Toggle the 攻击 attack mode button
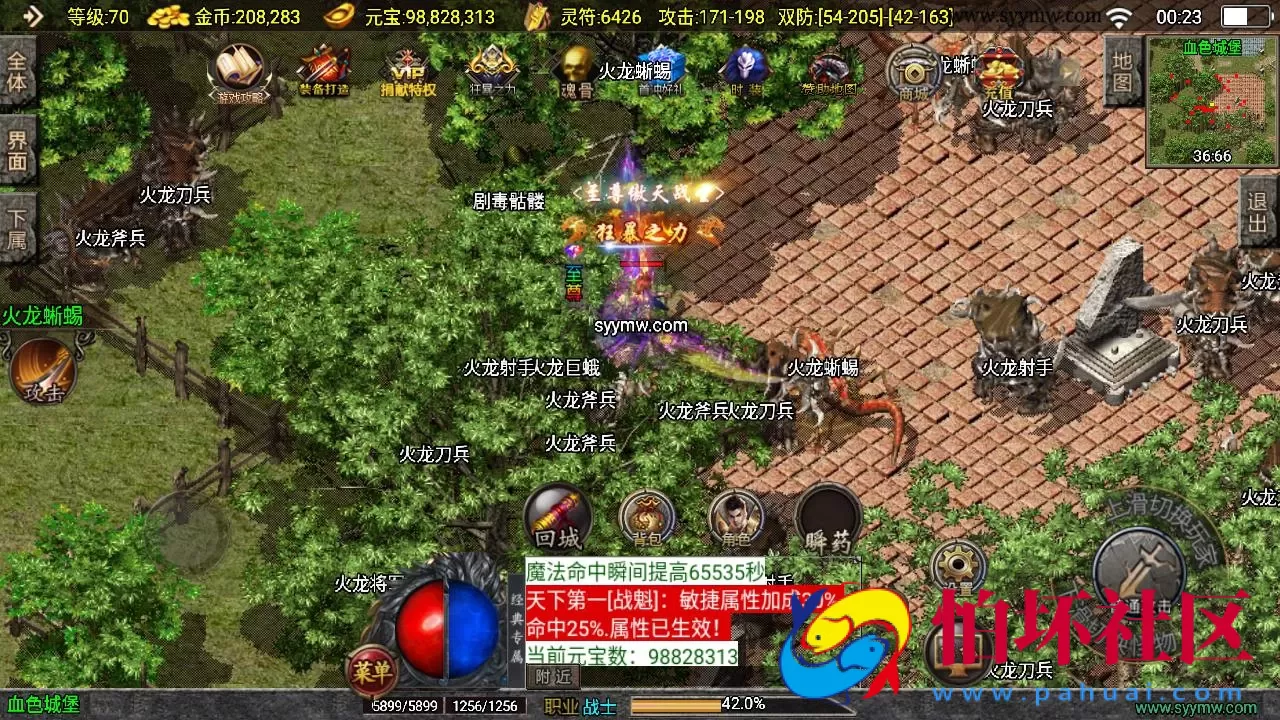1280x720 pixels. pos(42,370)
